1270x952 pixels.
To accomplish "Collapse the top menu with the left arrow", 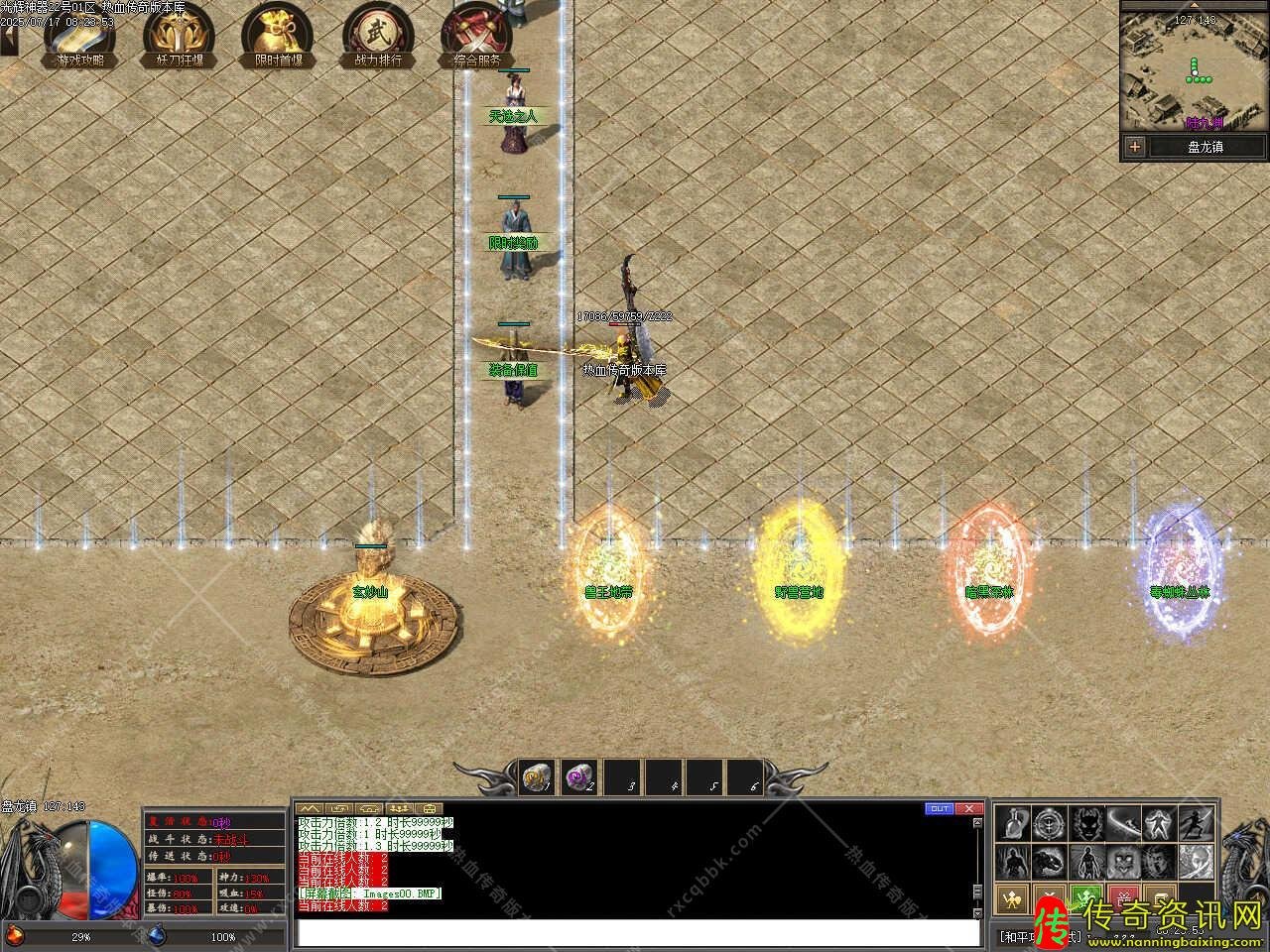I will coord(9,40).
